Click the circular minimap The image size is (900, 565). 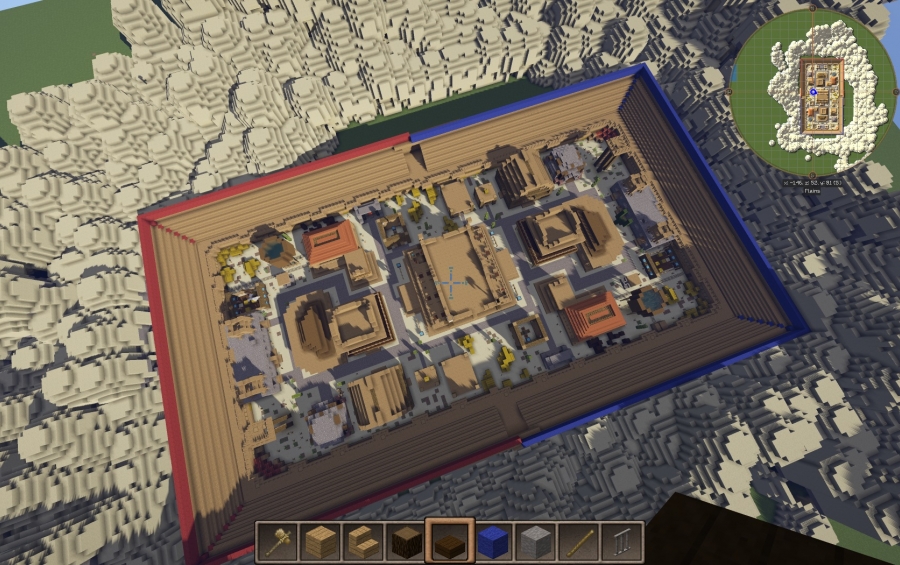coord(813,92)
